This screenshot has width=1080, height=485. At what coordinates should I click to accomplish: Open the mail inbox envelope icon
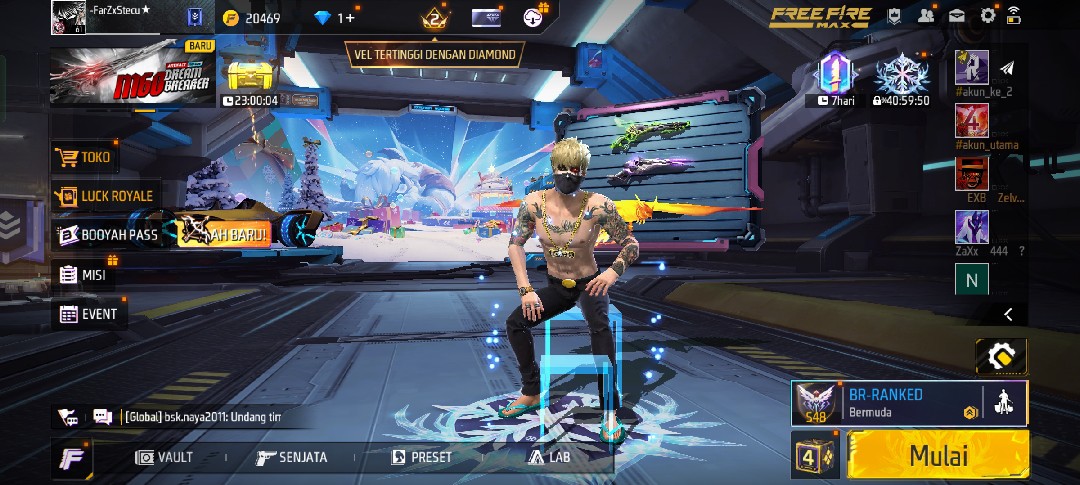click(x=957, y=15)
